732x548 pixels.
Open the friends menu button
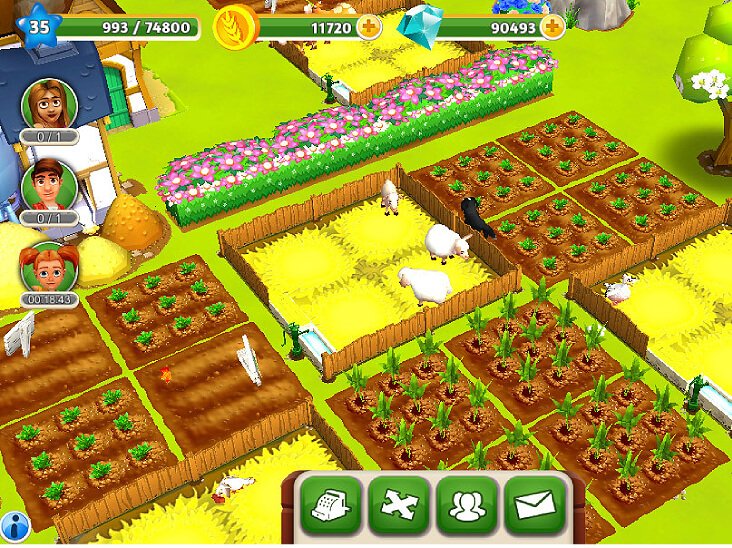click(x=466, y=505)
